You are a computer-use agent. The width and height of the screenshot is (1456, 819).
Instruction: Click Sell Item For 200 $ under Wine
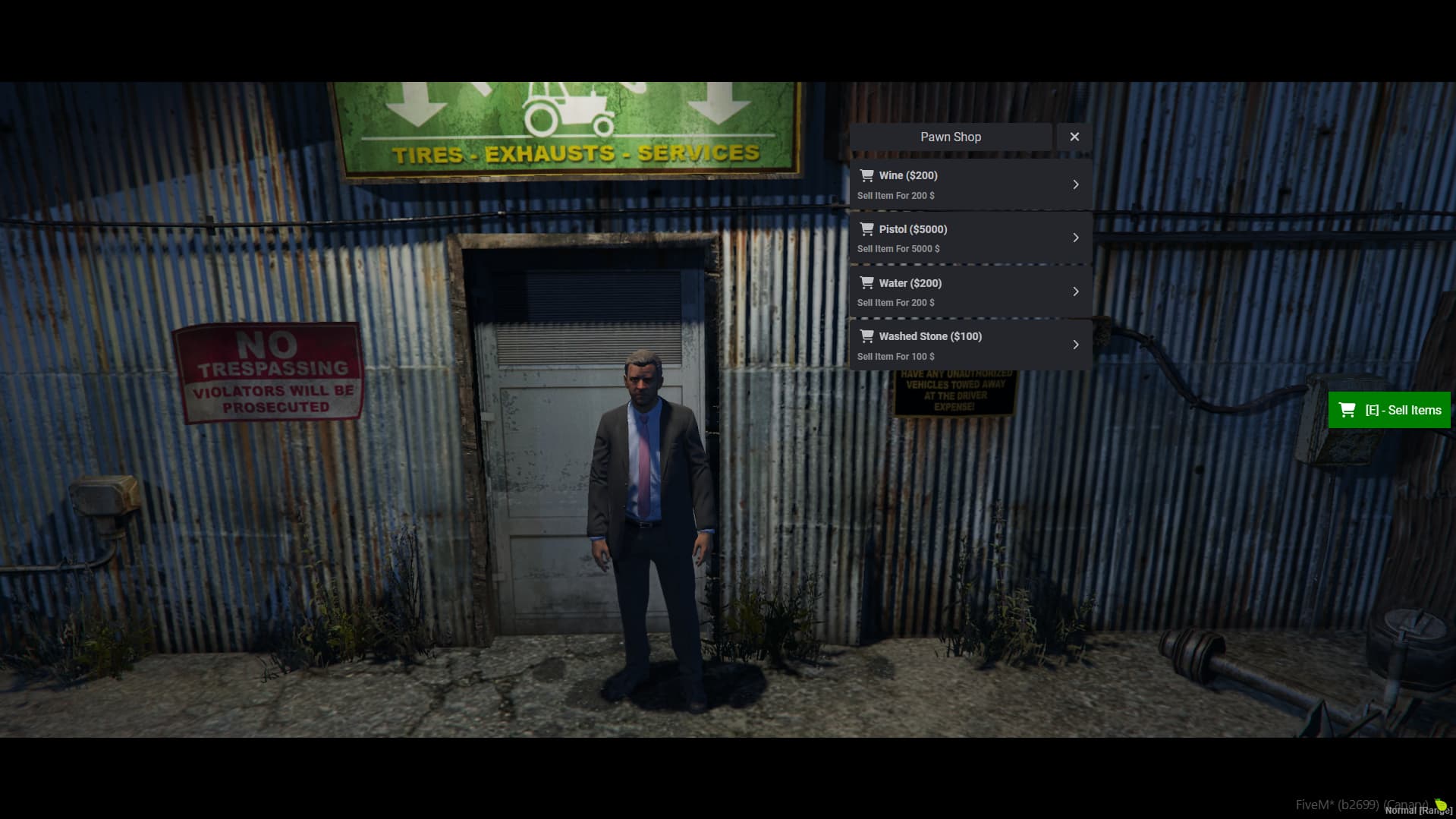[x=896, y=195]
